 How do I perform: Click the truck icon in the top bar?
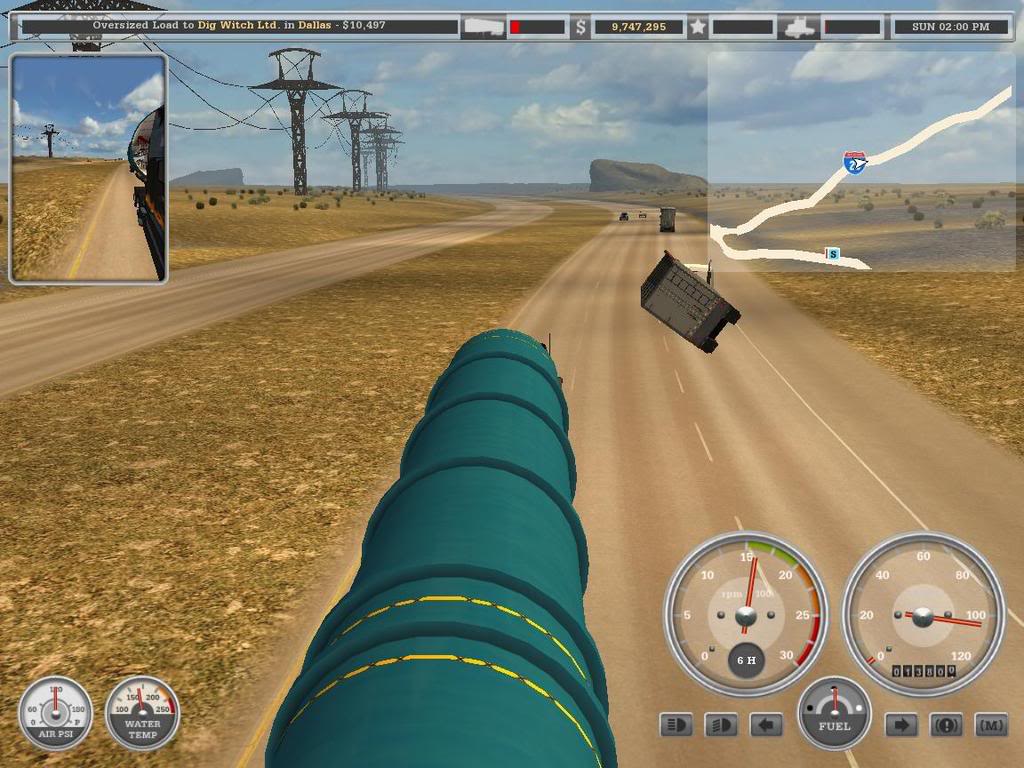[800, 27]
